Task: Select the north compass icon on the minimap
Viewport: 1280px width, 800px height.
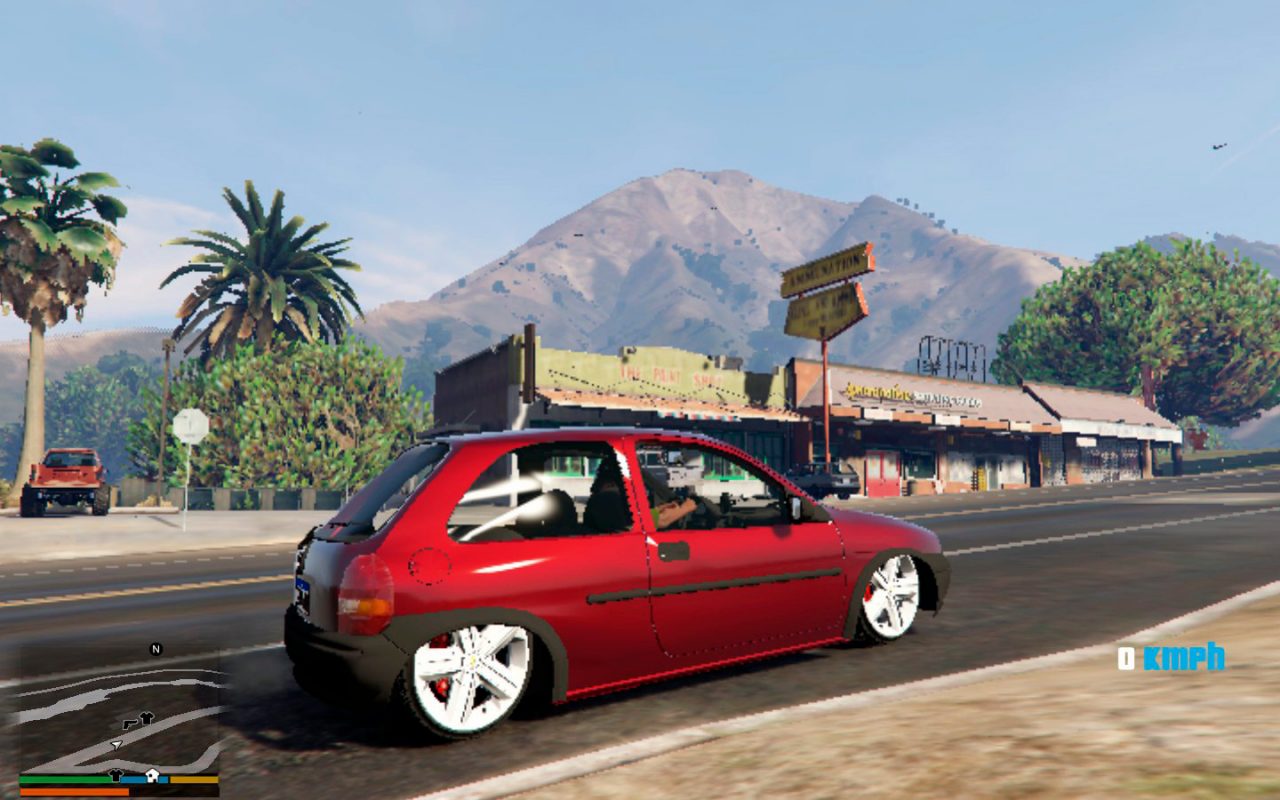Action: (155, 649)
